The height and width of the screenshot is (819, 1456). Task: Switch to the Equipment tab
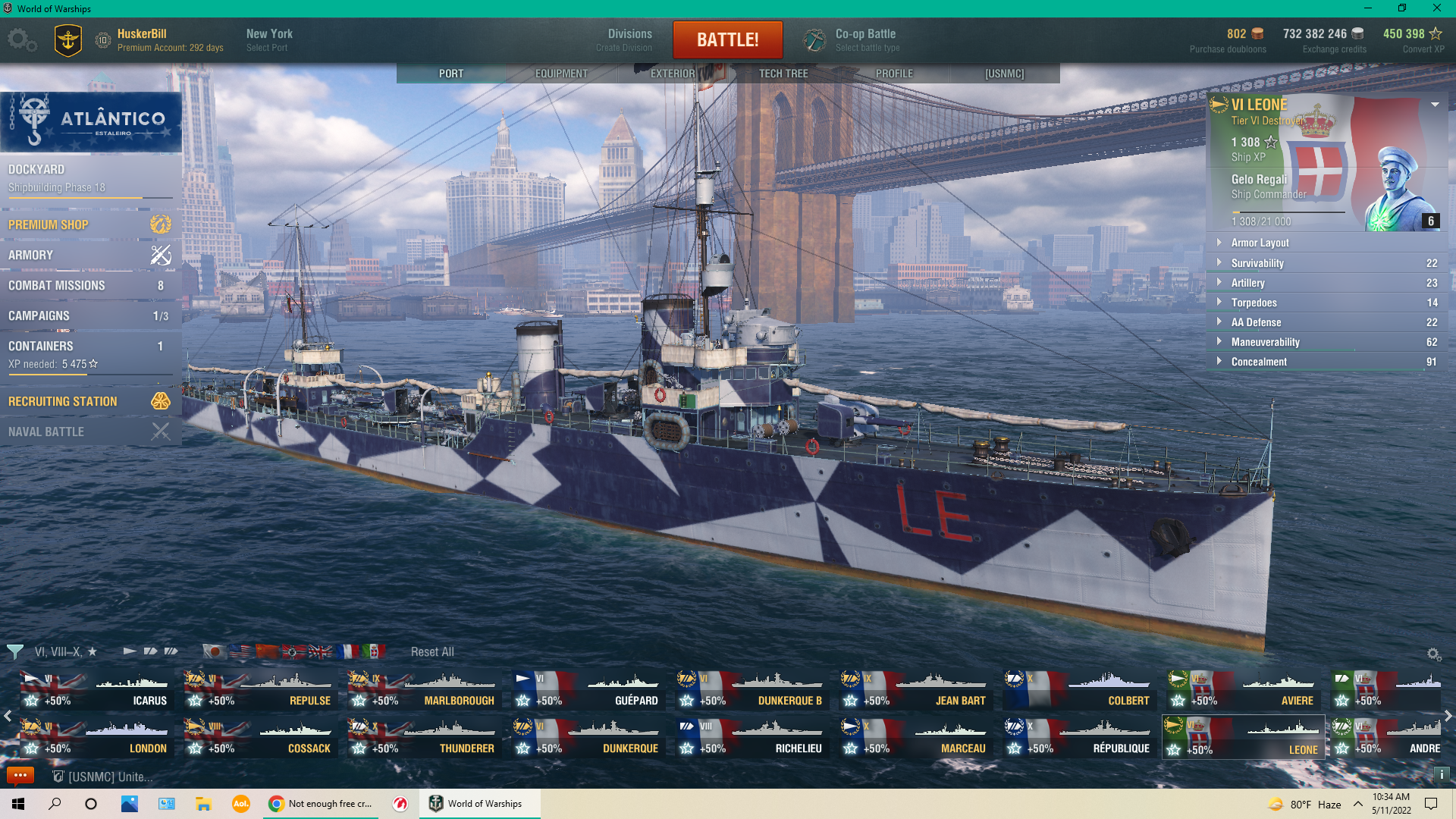coord(561,74)
